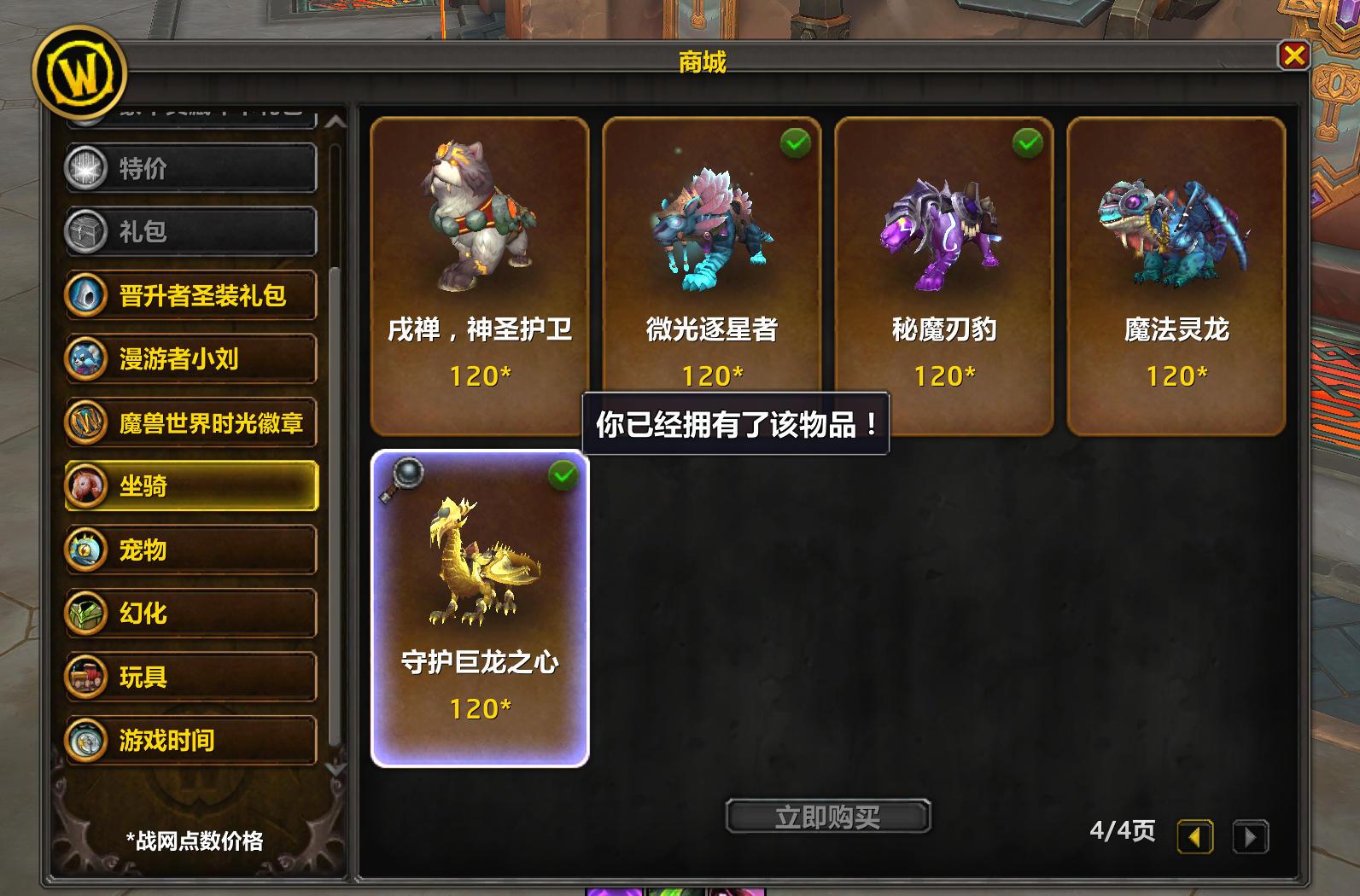Click the green owned checkmark on 微光逐星者
1360x896 pixels.
[x=793, y=143]
